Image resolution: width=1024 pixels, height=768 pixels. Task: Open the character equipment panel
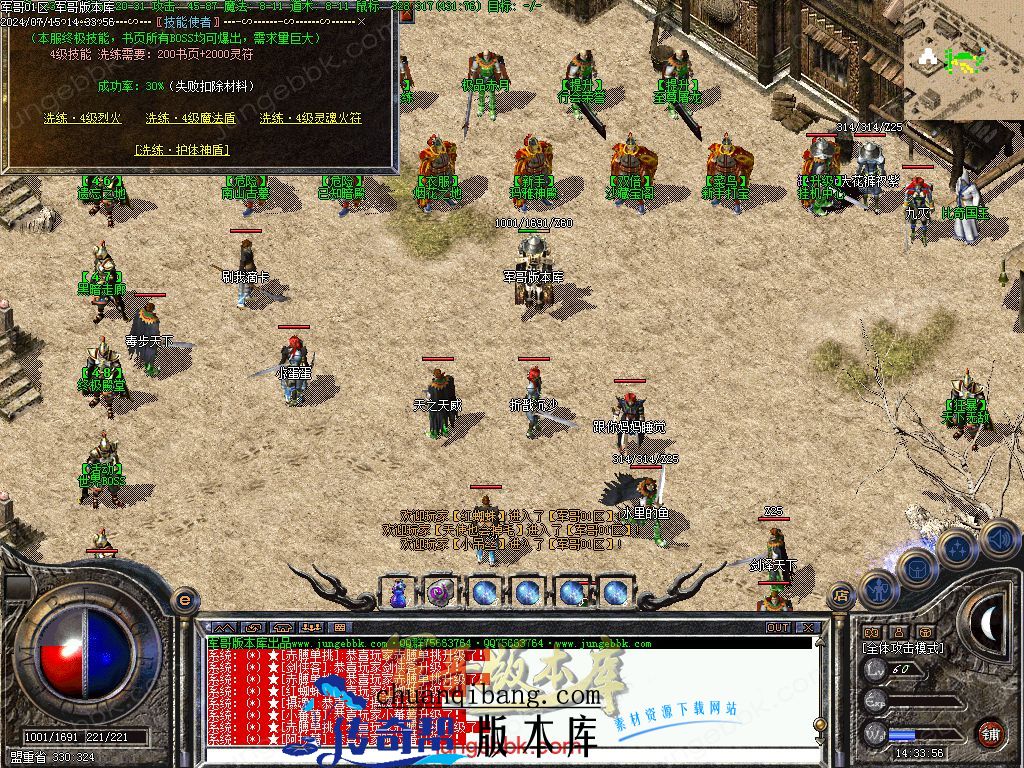click(x=877, y=590)
